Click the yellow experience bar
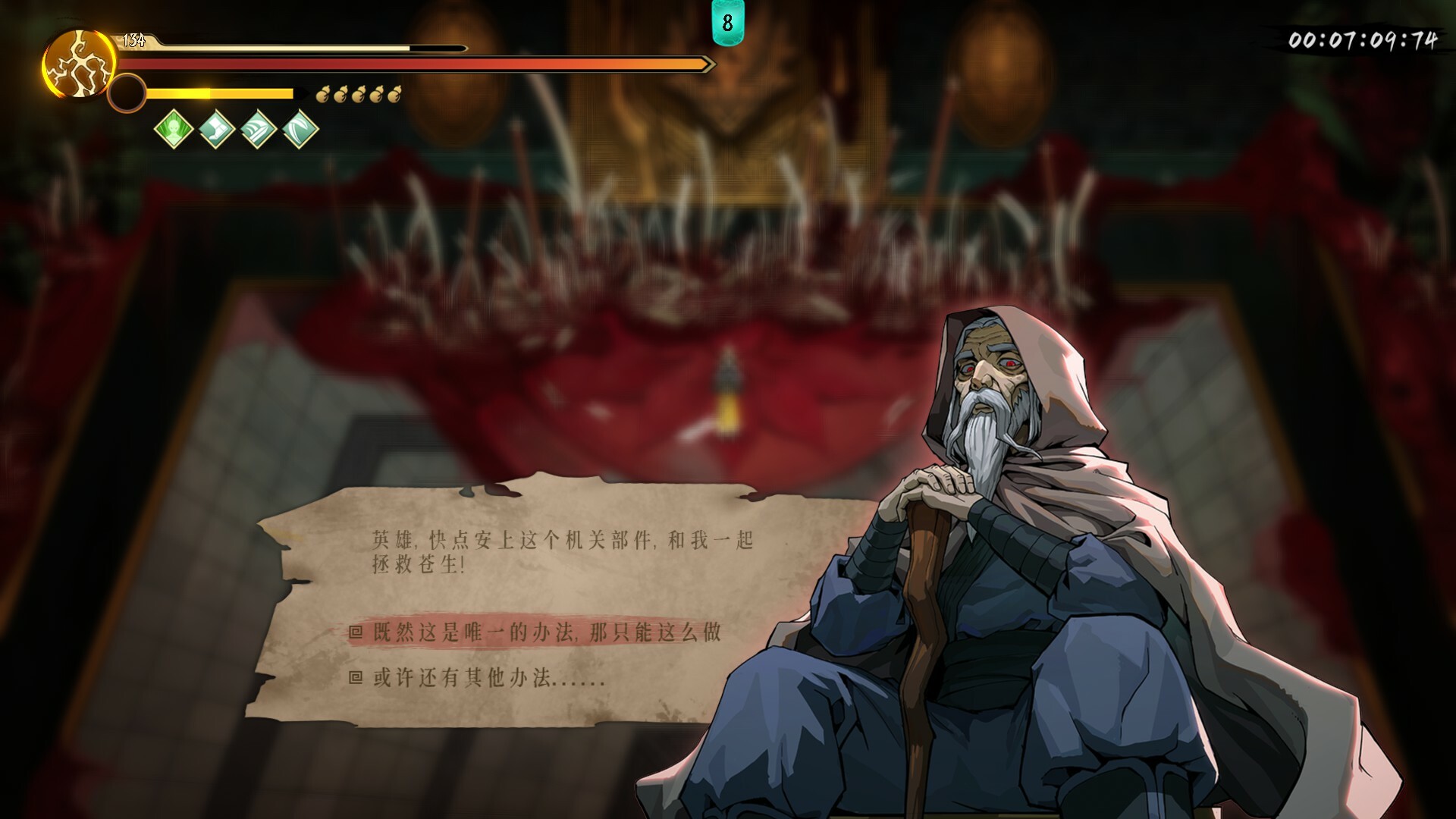Screen dimensions: 1456x819 click(x=220, y=93)
